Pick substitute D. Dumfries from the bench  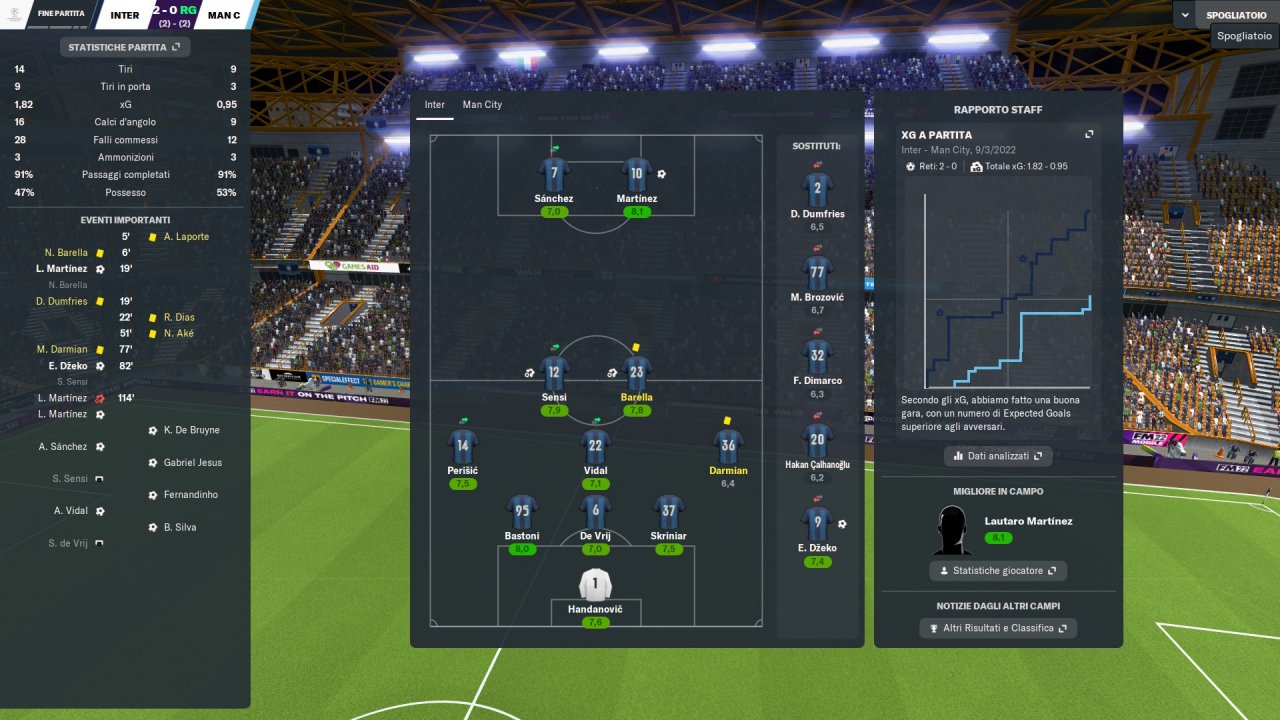tap(817, 190)
